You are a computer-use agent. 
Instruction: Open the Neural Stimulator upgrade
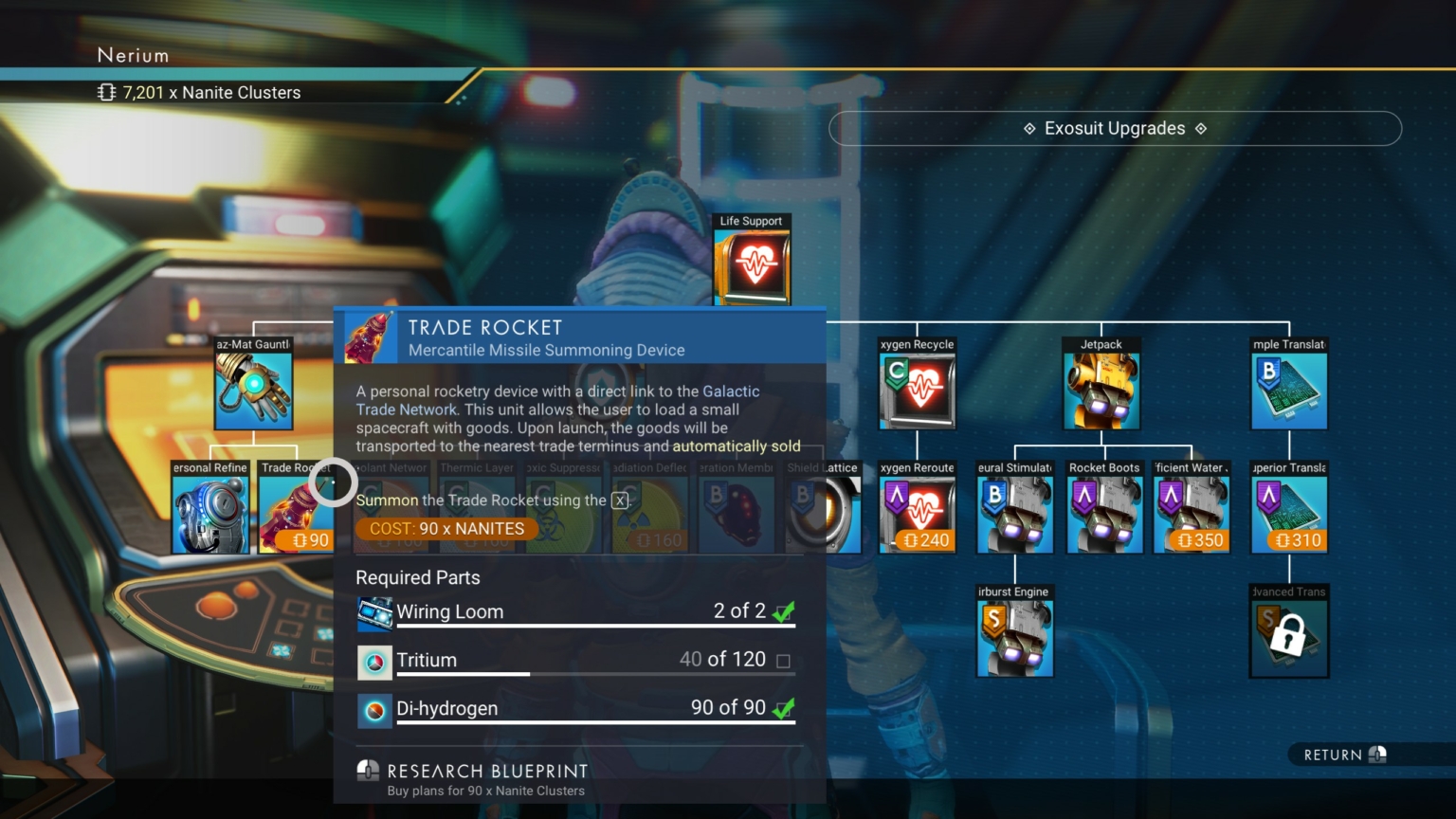[1014, 512]
